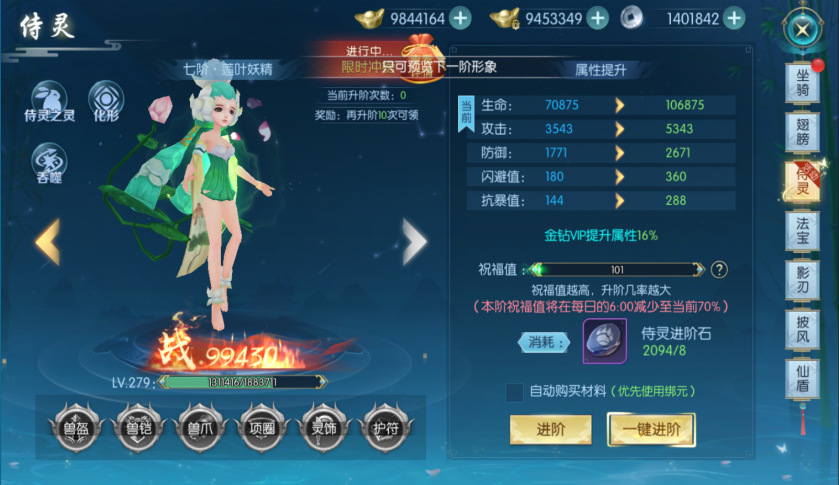This screenshot has width=839, height=485.
Task: Open 侍灵之灵 rabbit icon
Action: pyautogui.click(x=50, y=100)
